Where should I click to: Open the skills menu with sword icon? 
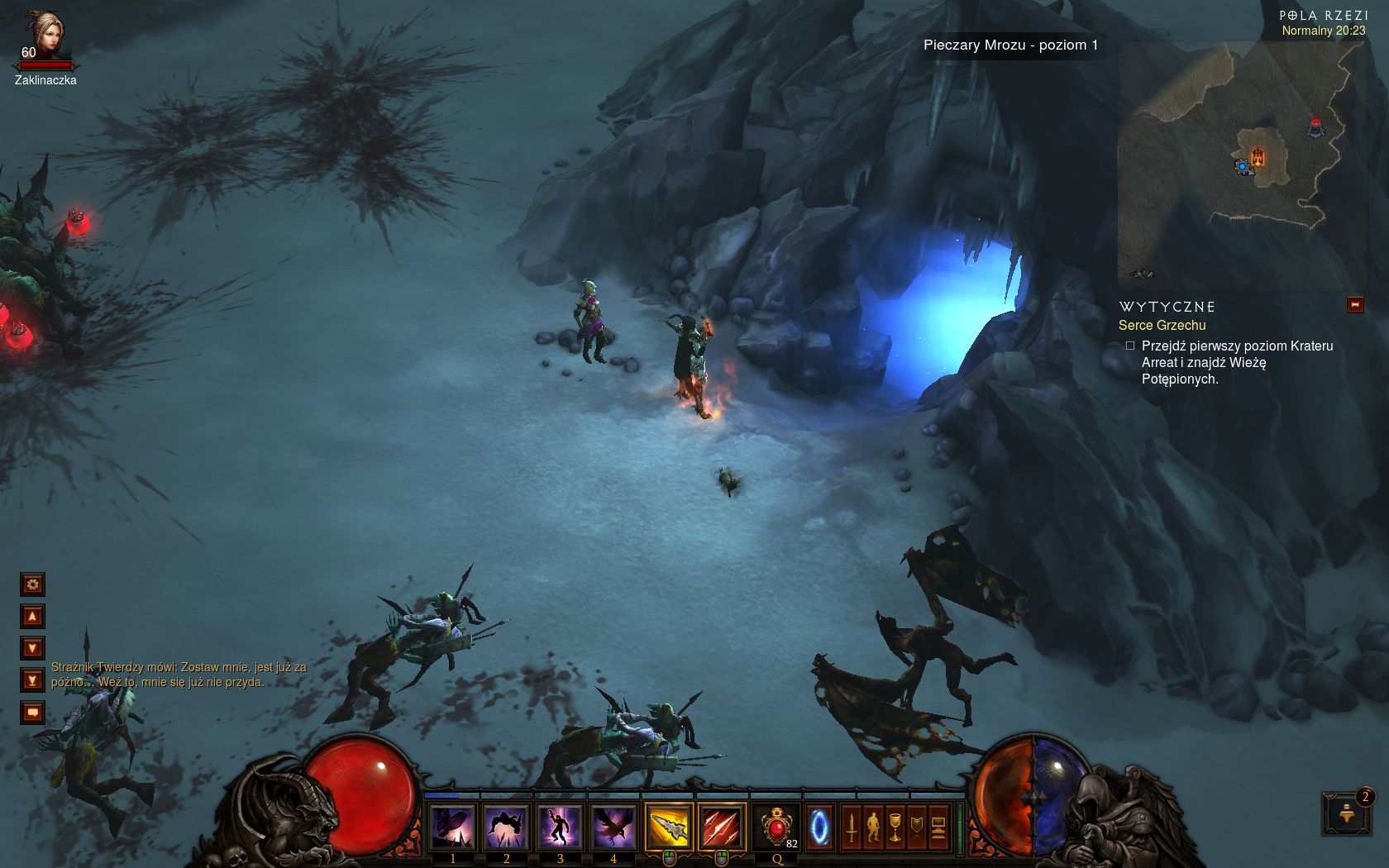851,827
